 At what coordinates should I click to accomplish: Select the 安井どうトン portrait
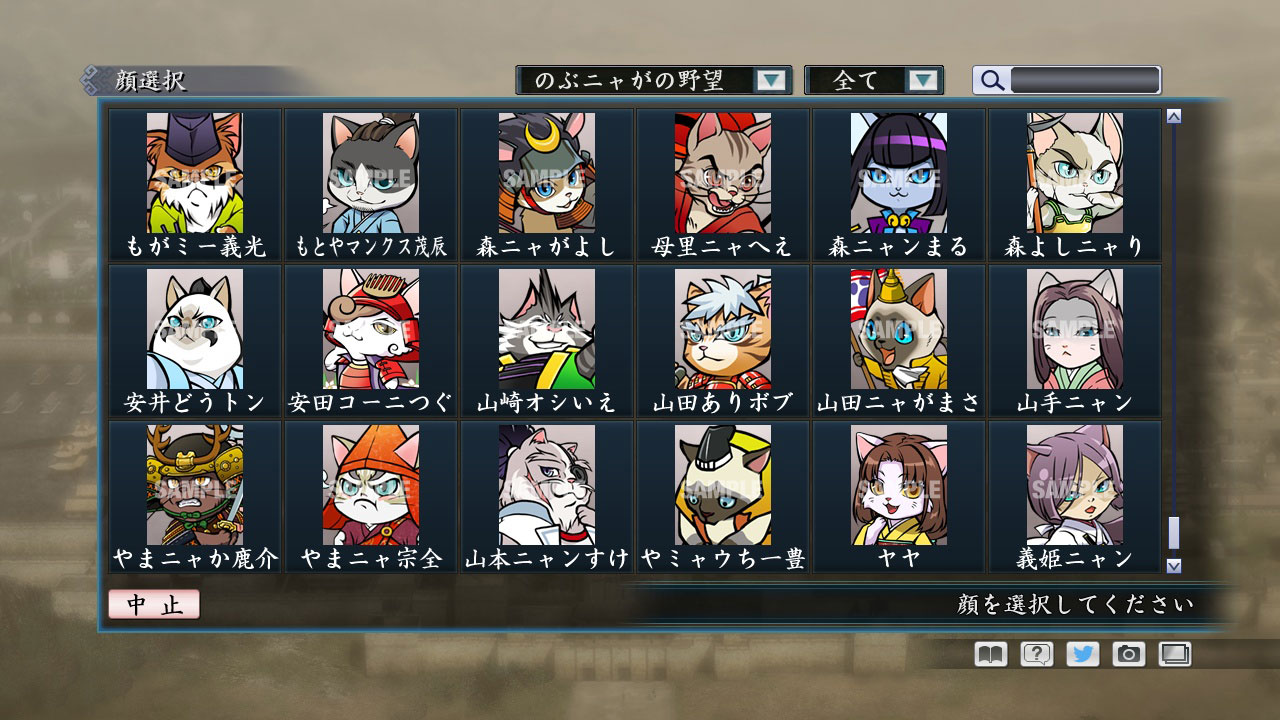[x=195, y=330]
